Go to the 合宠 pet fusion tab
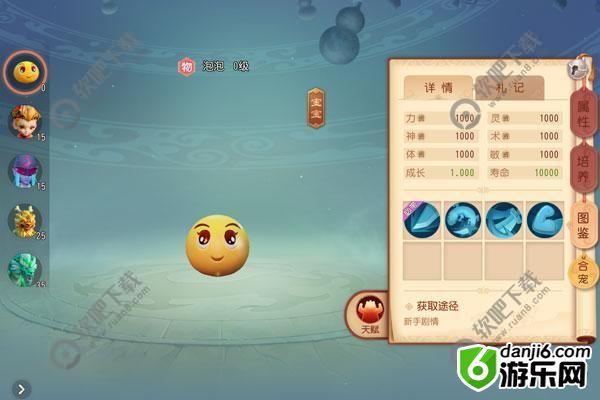The width and height of the screenshot is (600, 400). pos(580,271)
